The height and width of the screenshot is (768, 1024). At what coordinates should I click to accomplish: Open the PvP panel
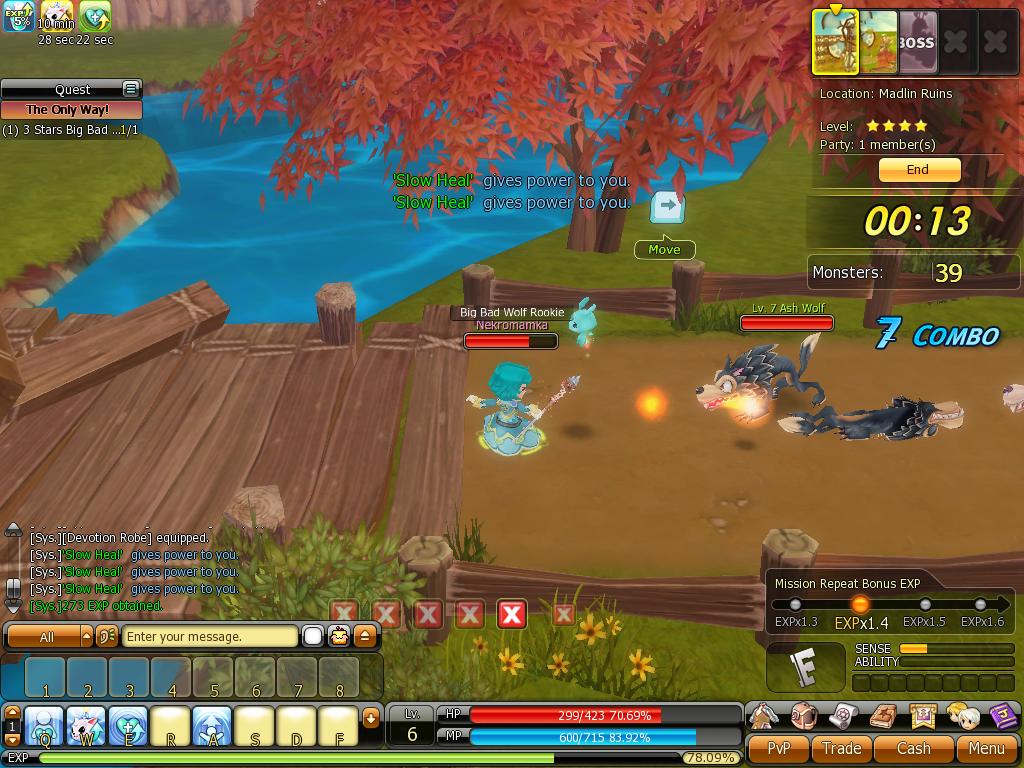pos(778,748)
